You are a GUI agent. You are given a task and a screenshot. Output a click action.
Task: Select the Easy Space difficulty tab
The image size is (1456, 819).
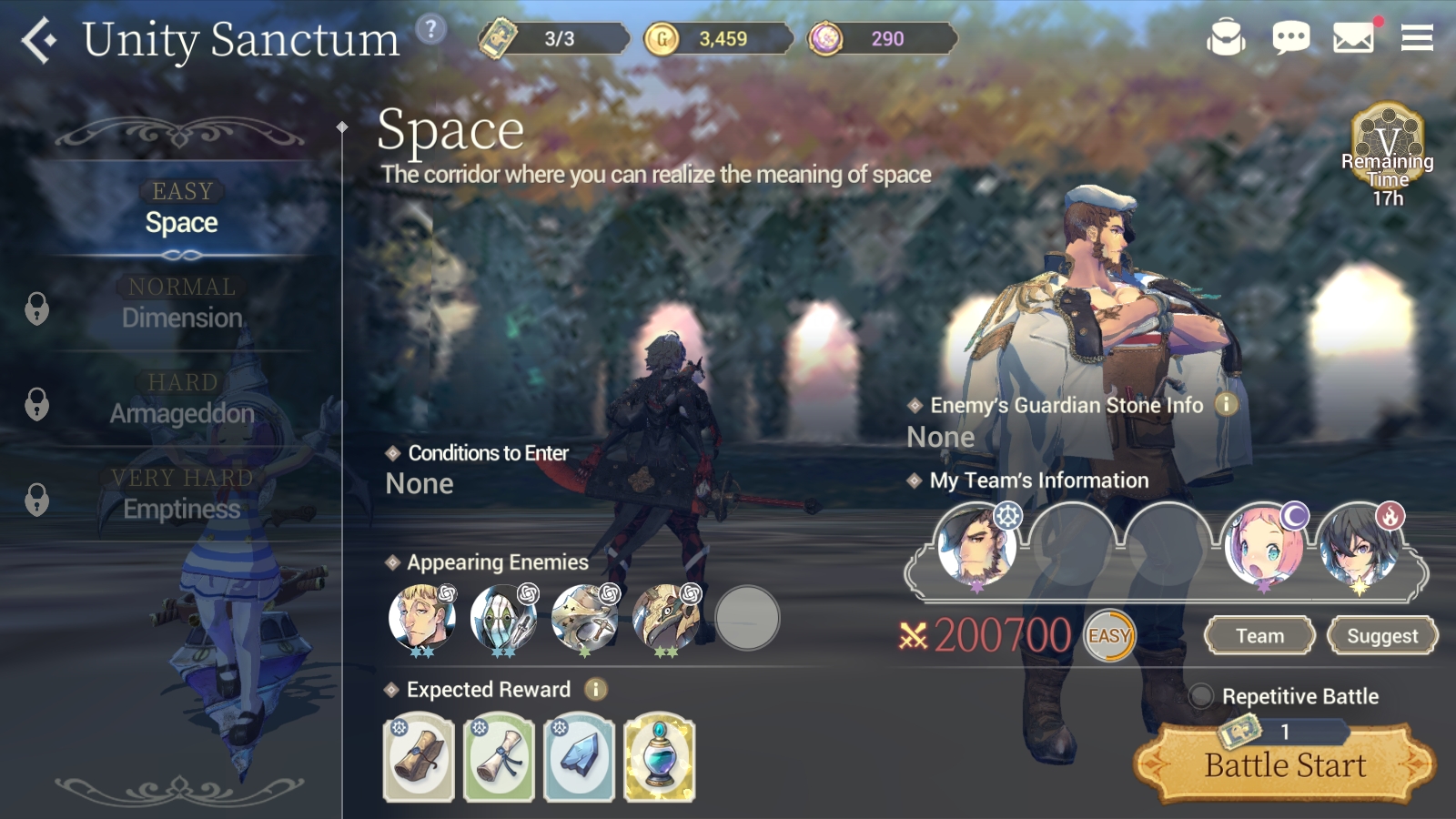click(x=182, y=209)
